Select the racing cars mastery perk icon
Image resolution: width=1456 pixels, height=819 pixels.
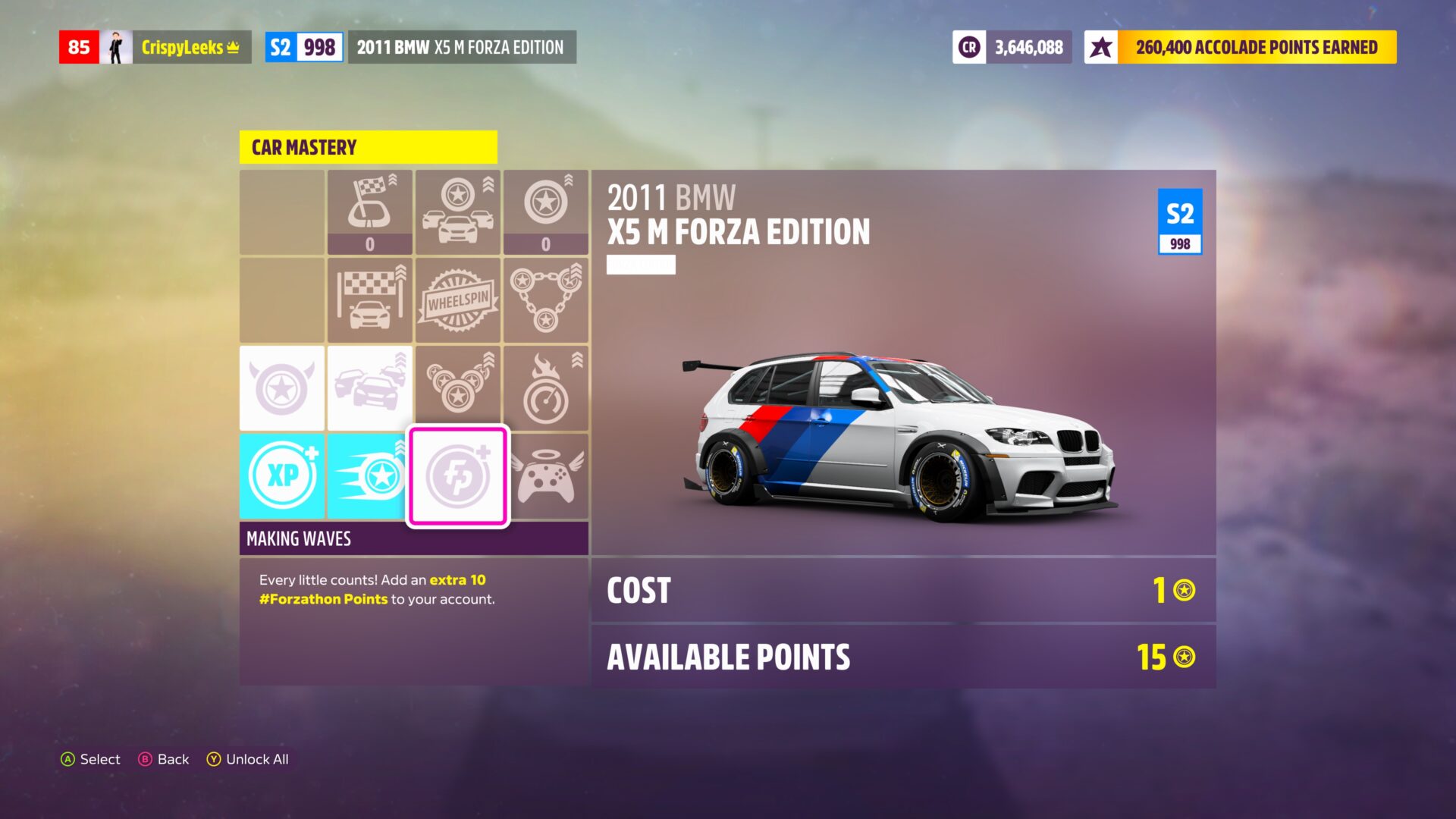click(457, 212)
